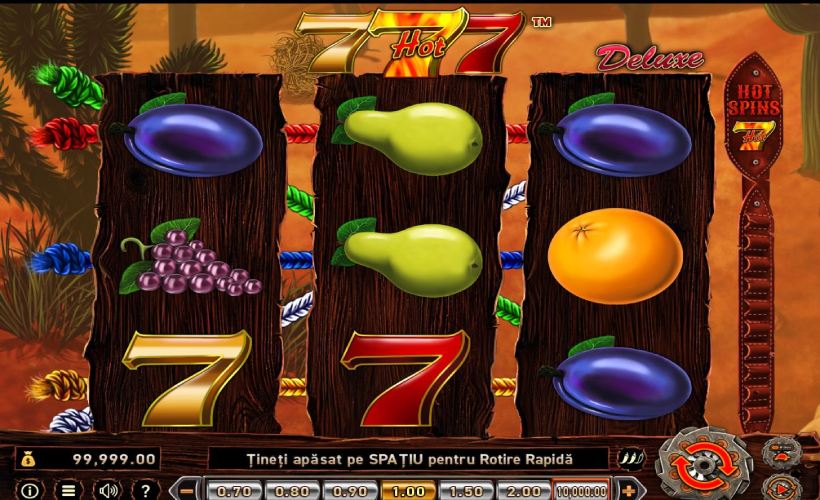This screenshot has width=820, height=500.
Task: Open the hamburger menu
Action: click(x=68, y=490)
